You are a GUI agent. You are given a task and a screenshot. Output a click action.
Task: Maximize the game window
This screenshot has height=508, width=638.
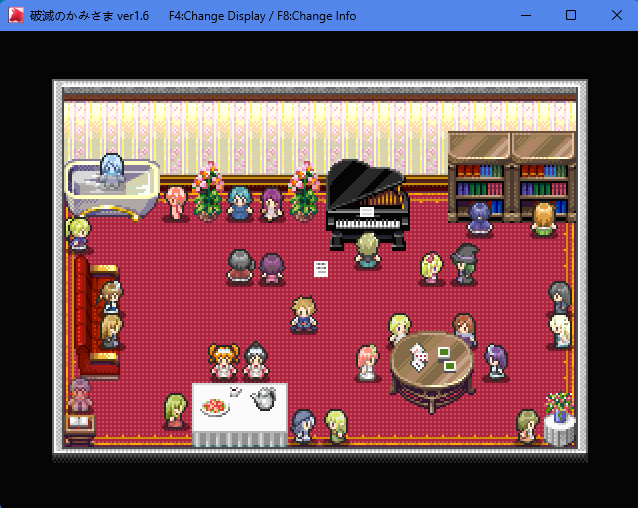tap(570, 15)
